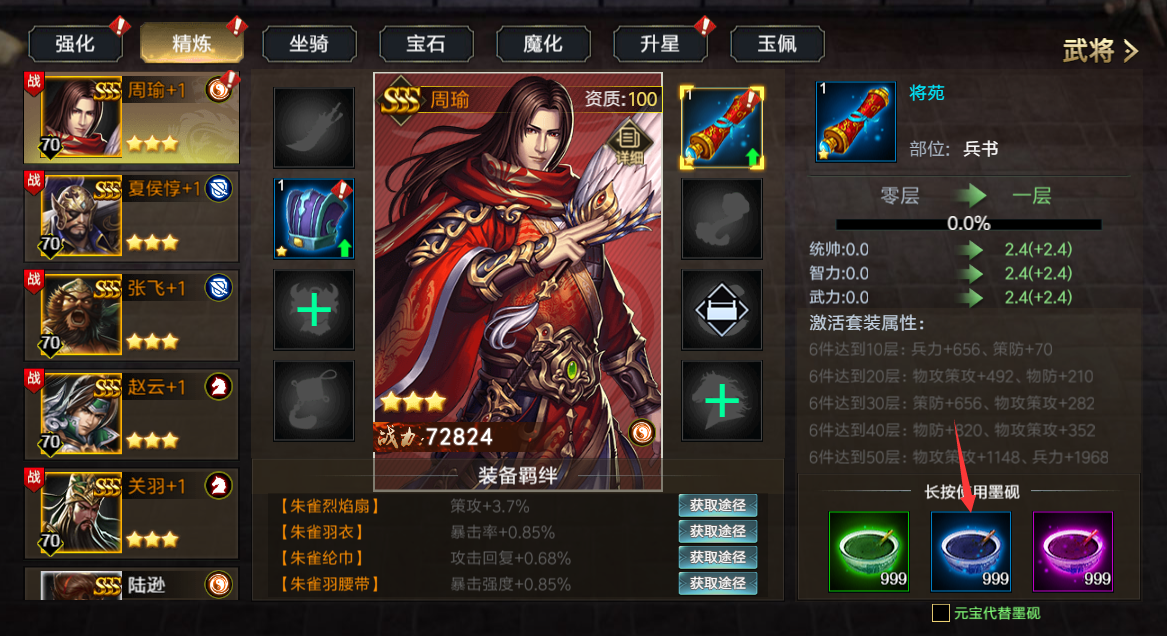Viewport: 1167px width, 636px height.
Task: Use the green inkstone
Action: [868, 551]
